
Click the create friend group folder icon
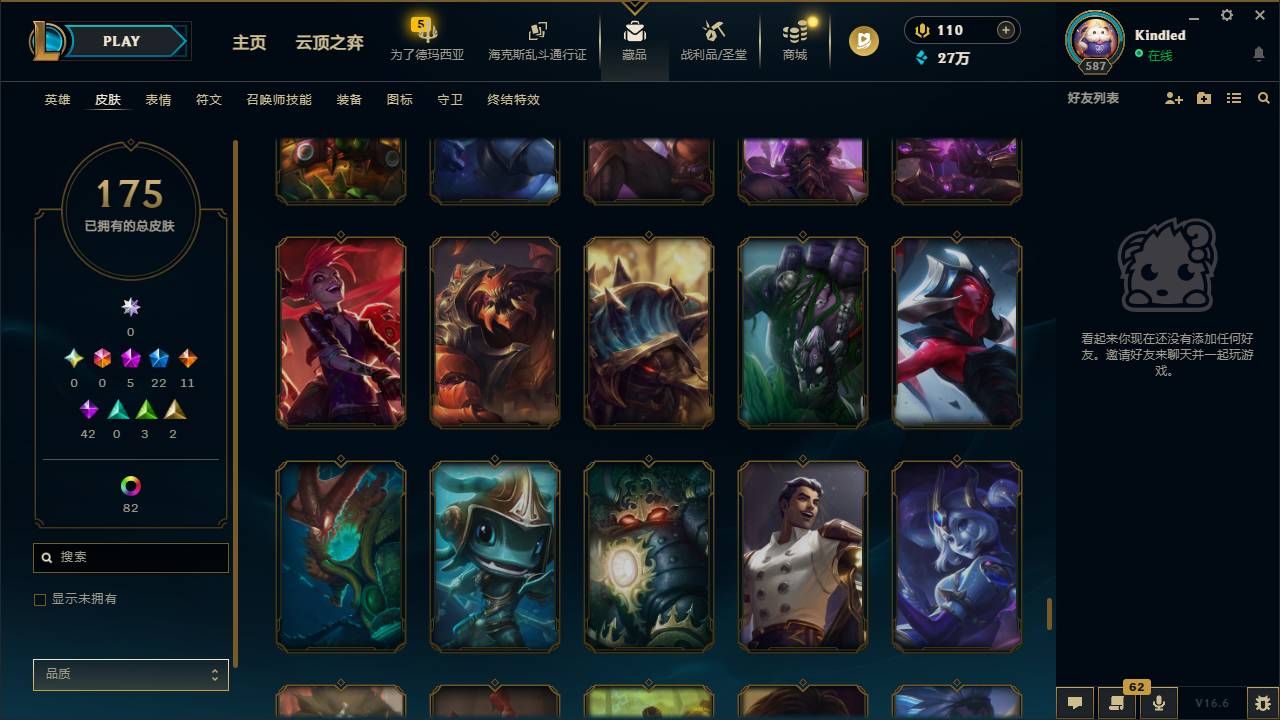point(1203,98)
